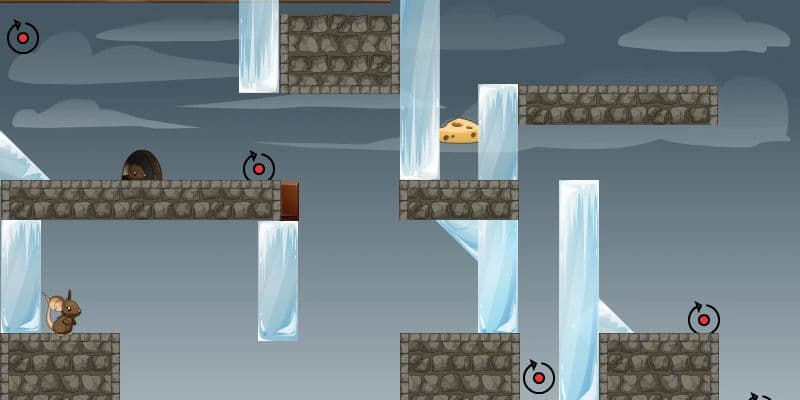The height and width of the screenshot is (400, 800).
Task: Activate the rotation pivot beside the mouse hole
Action: 259,168
